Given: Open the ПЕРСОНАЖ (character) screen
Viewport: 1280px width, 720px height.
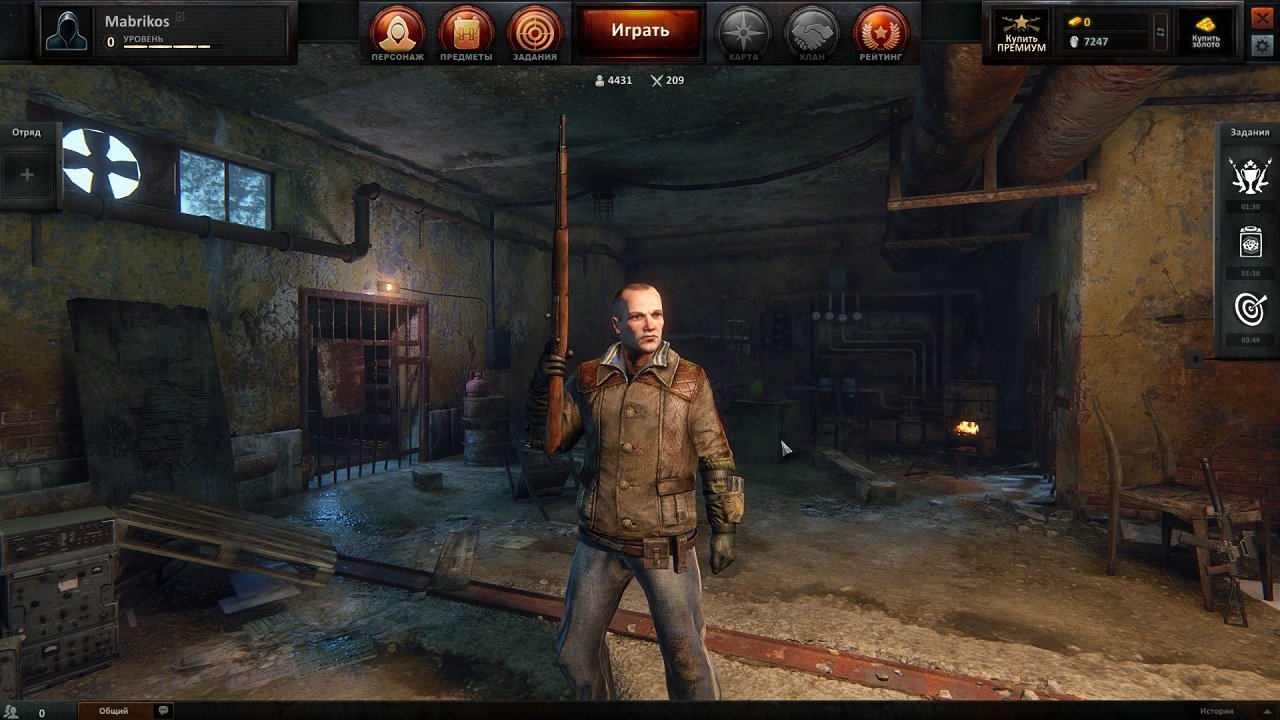Looking at the screenshot, I should point(398,31).
